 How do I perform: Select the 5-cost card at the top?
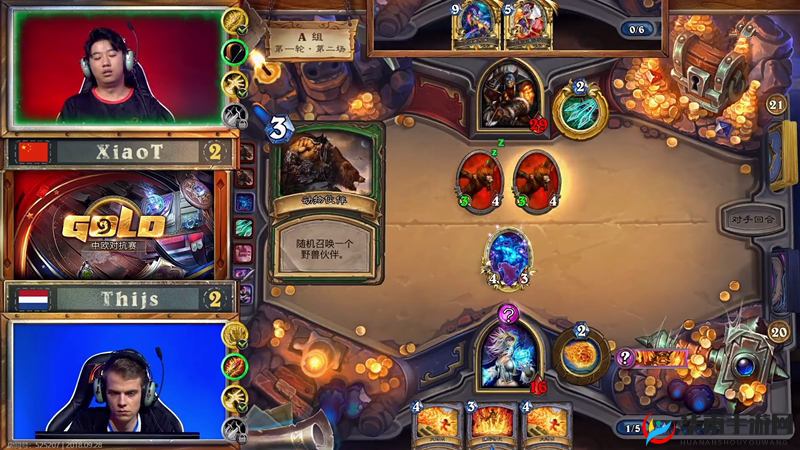(x=524, y=24)
